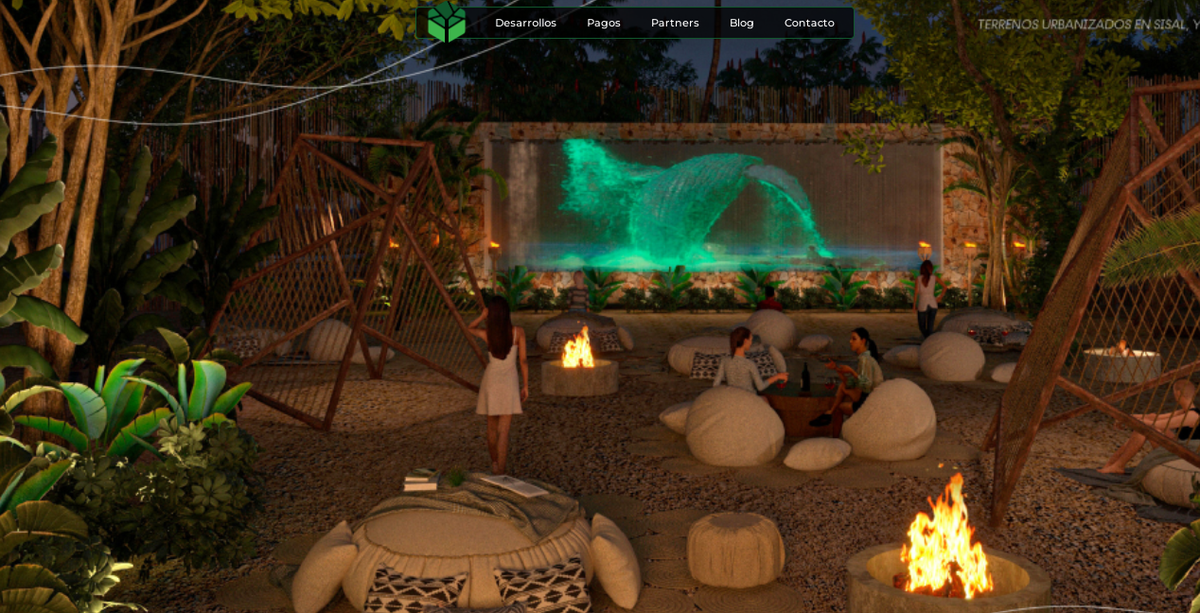Select the Contacto link
Image resolution: width=1200 pixels, height=613 pixels.
[x=809, y=23]
